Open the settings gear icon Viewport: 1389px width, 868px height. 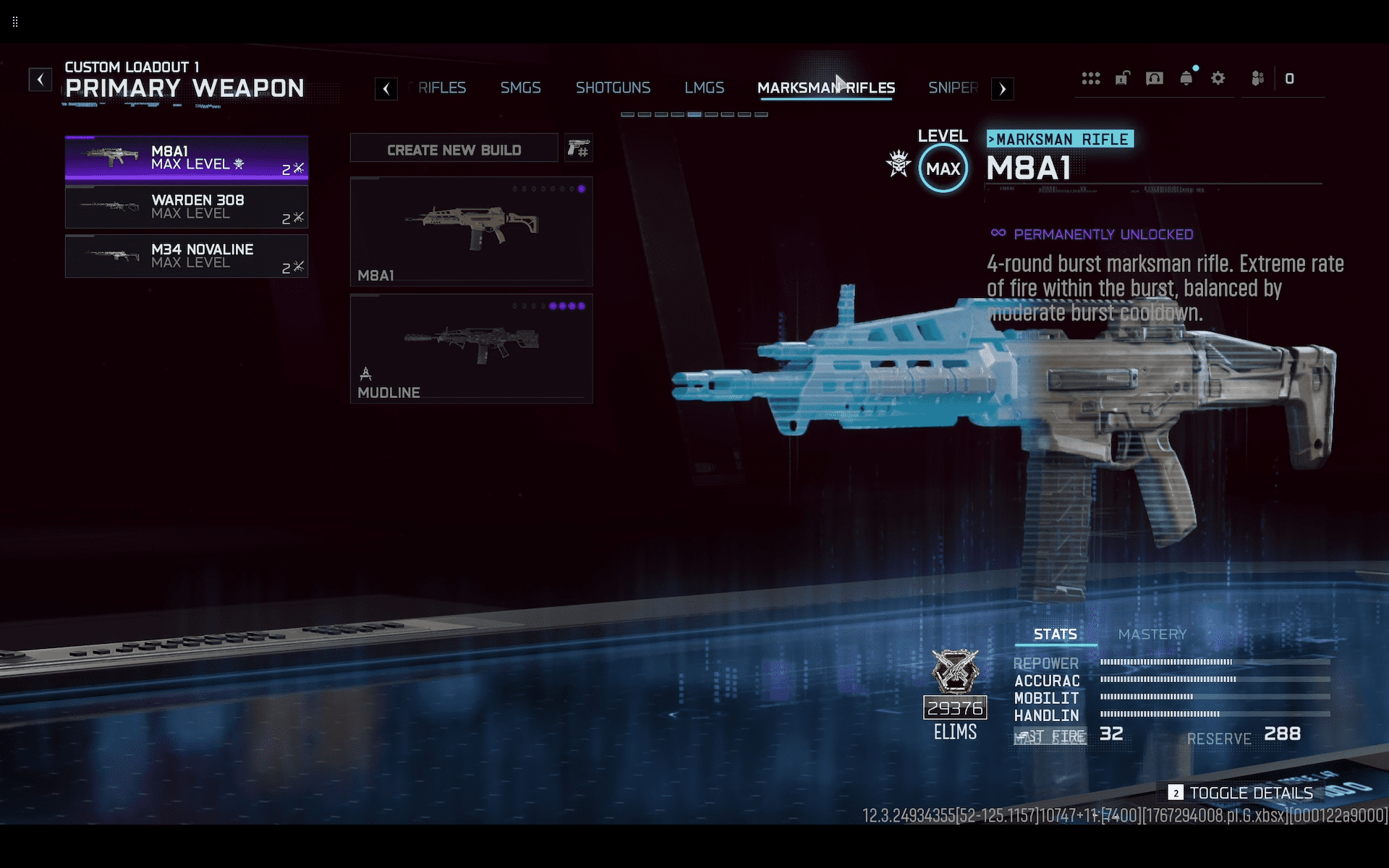(1218, 79)
